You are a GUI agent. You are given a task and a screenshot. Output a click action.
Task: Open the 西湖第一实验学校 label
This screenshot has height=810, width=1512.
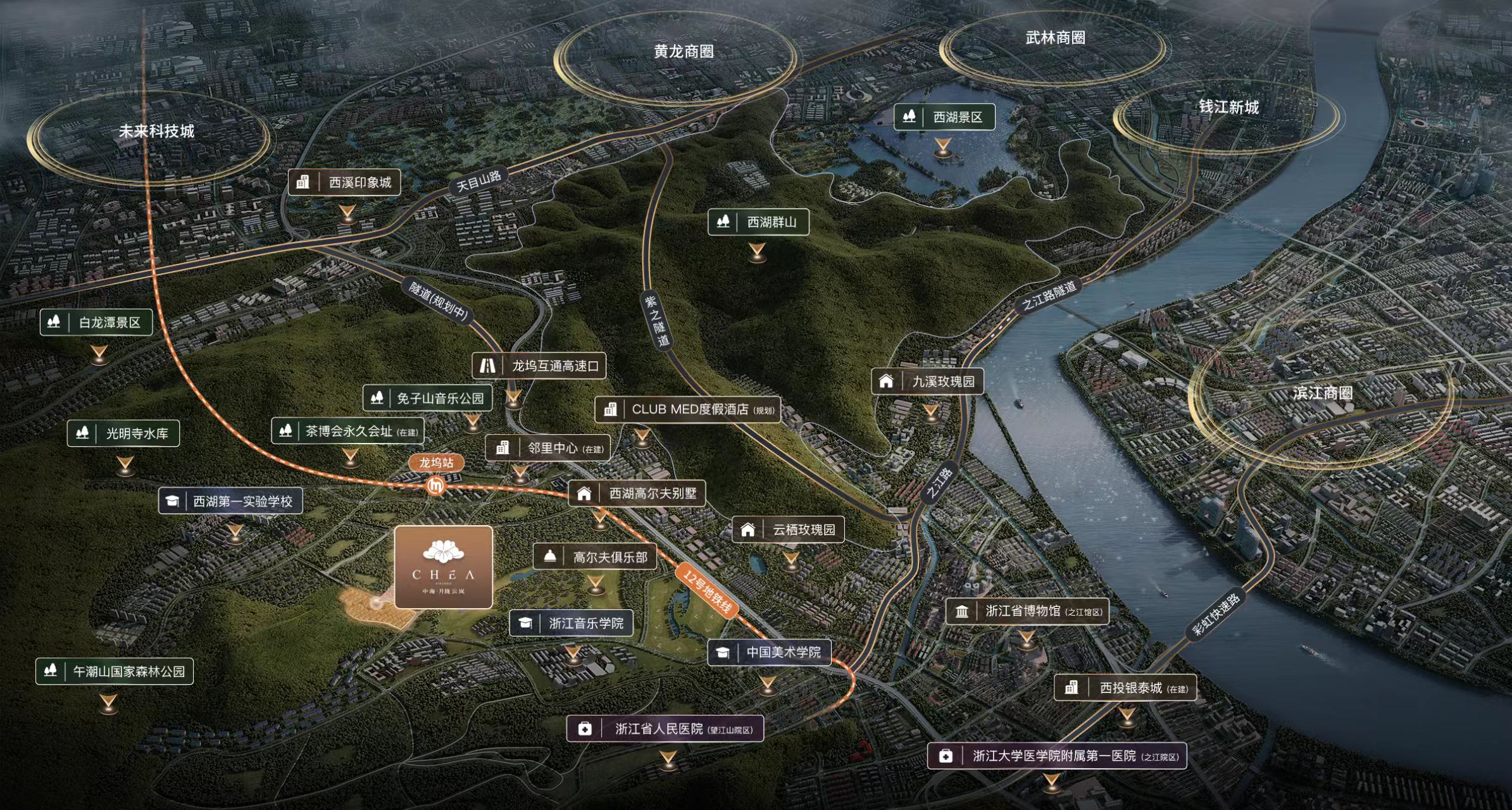[230, 501]
